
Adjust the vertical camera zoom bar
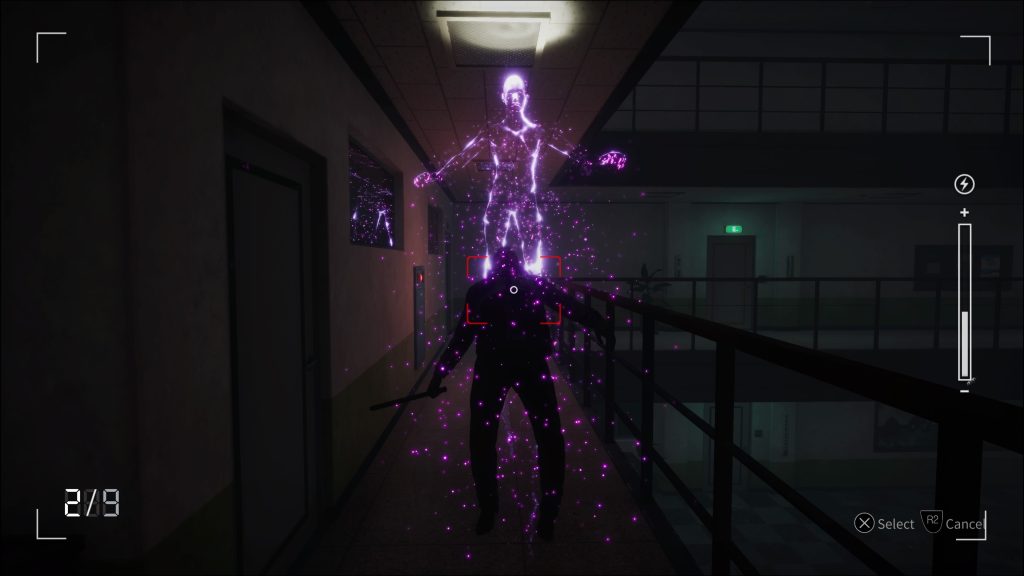point(964,301)
